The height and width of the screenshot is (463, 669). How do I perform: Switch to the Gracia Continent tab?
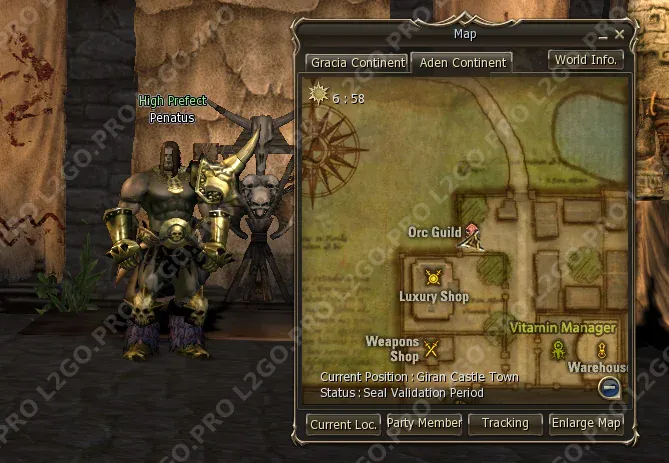(357, 62)
